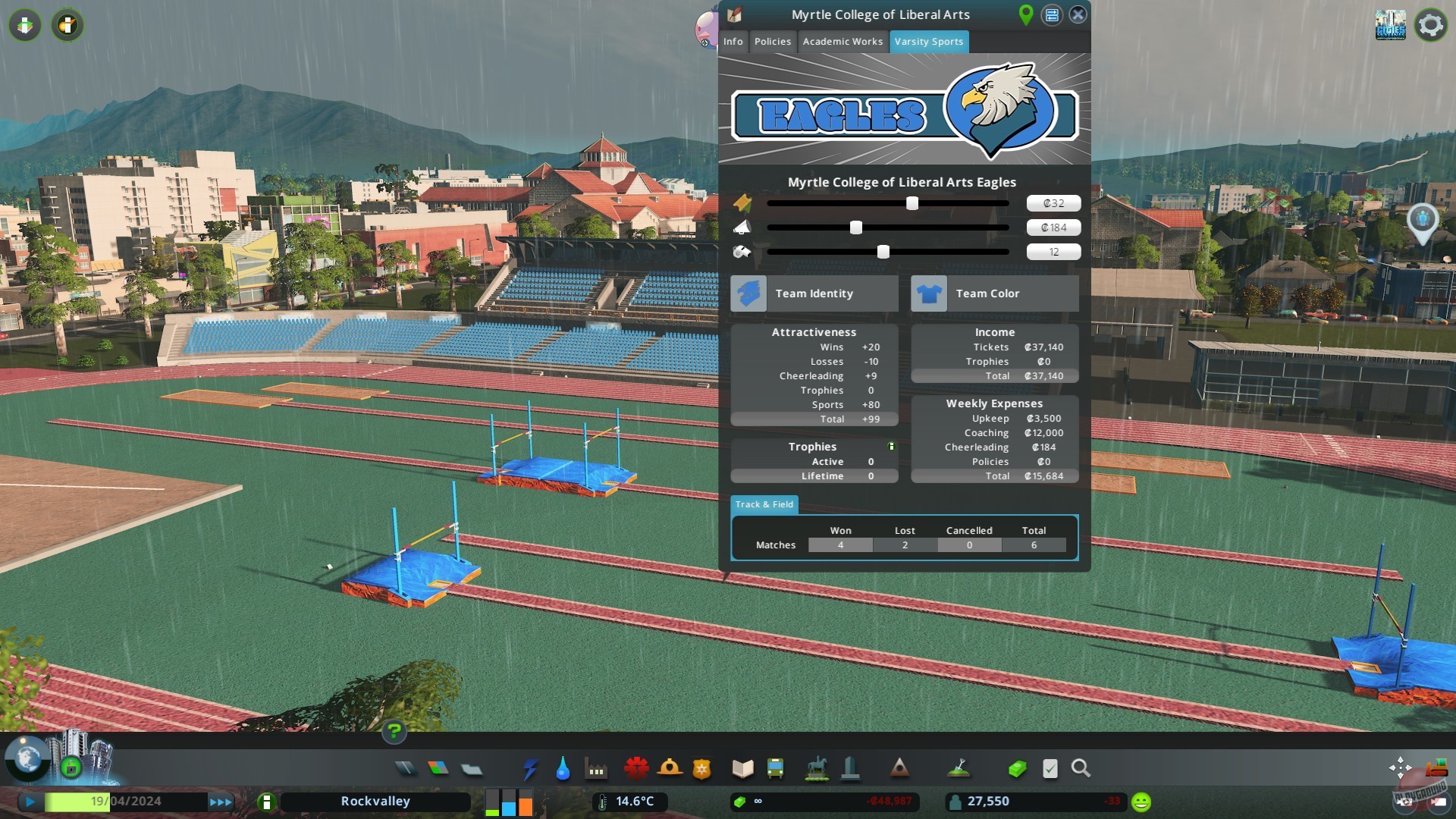Open the Fire Department menu

pos(669,768)
